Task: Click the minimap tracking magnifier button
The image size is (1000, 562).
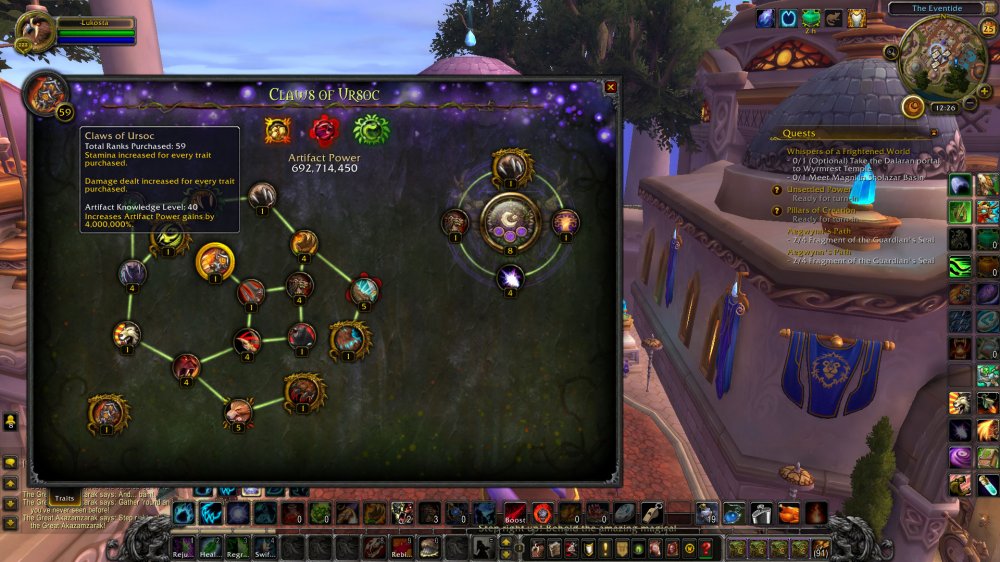Action: point(891,52)
